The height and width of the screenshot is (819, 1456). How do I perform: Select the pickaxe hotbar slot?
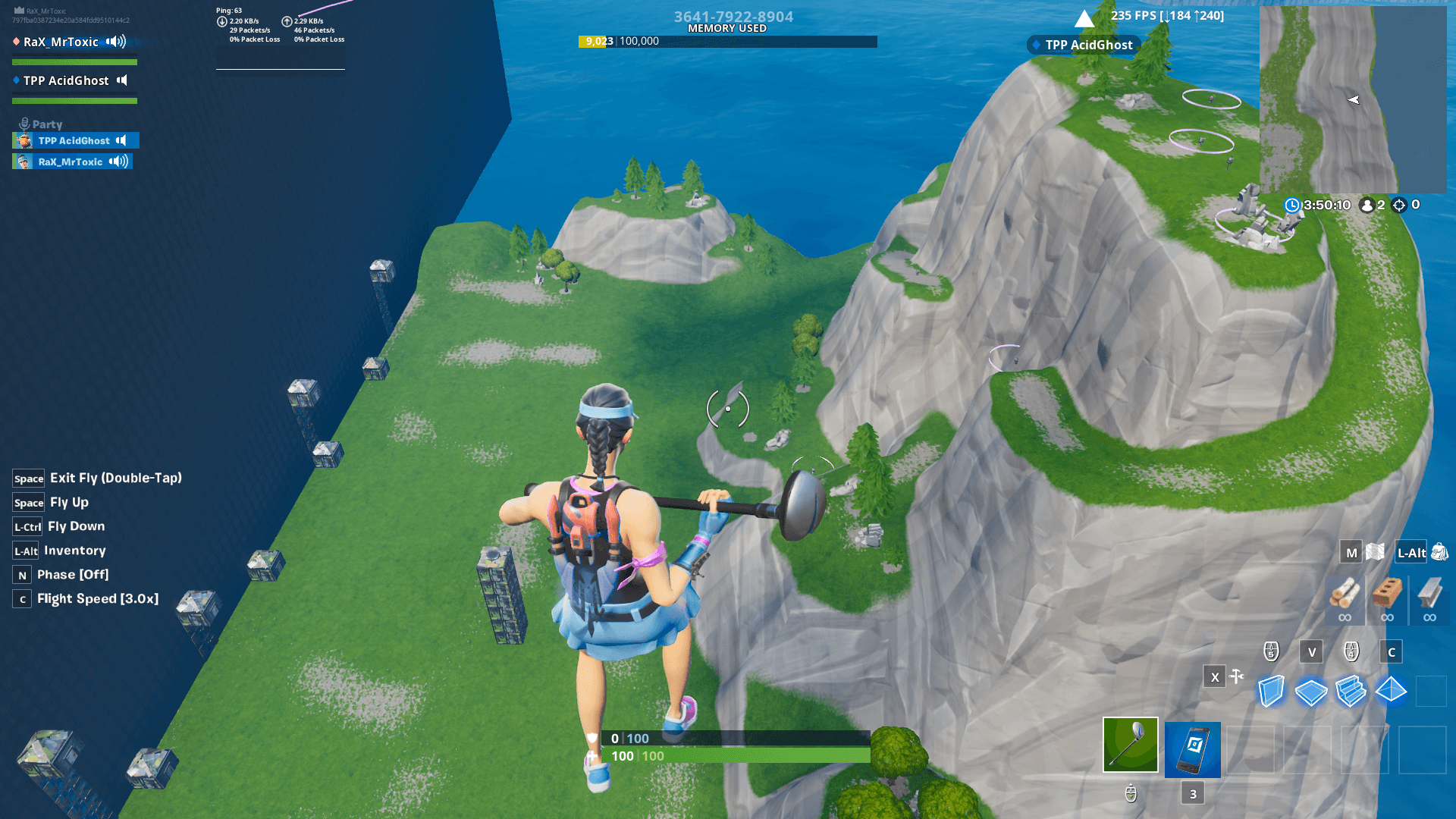pos(1129,745)
